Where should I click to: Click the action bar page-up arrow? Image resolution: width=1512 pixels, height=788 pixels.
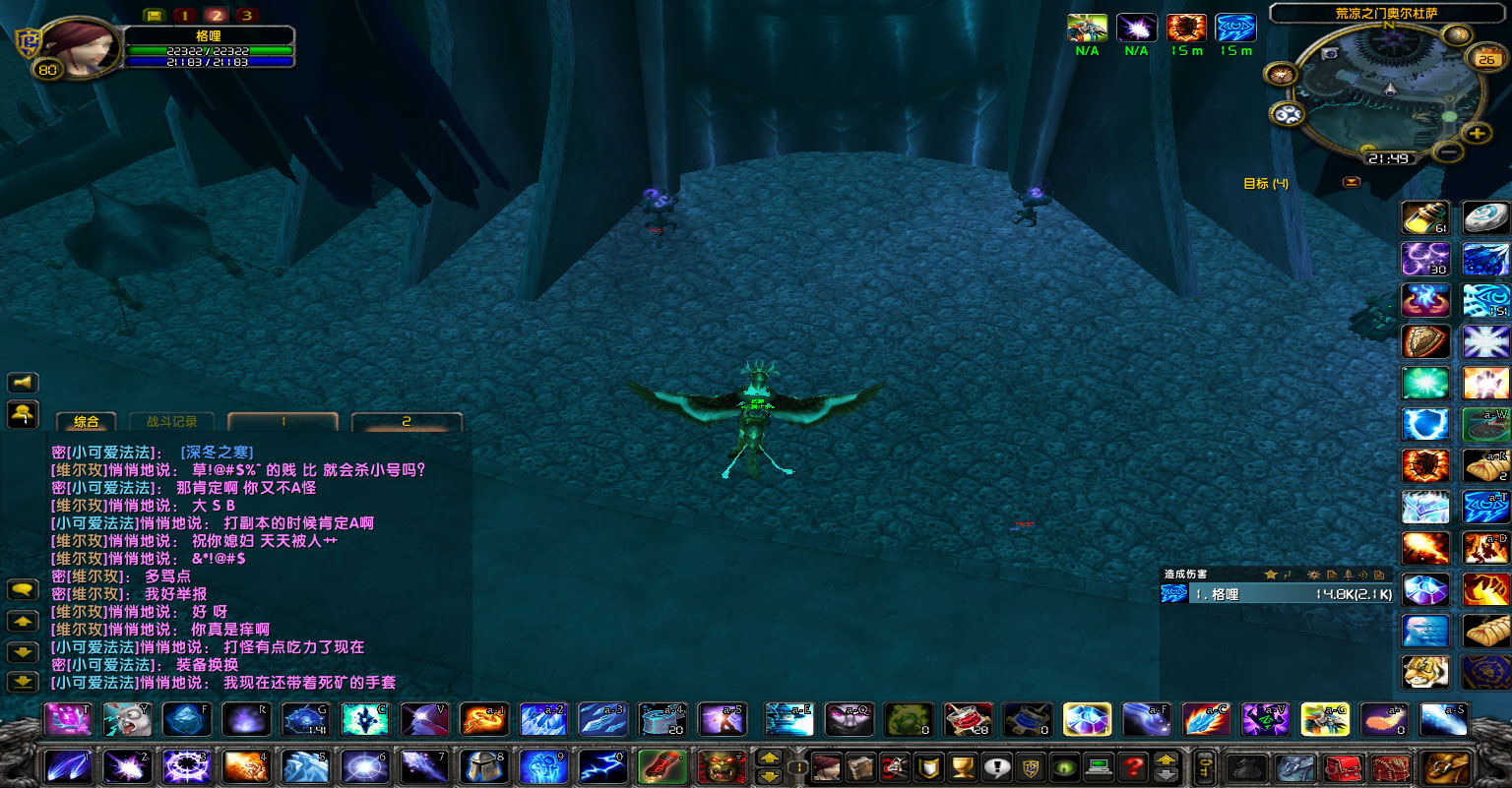click(x=770, y=758)
